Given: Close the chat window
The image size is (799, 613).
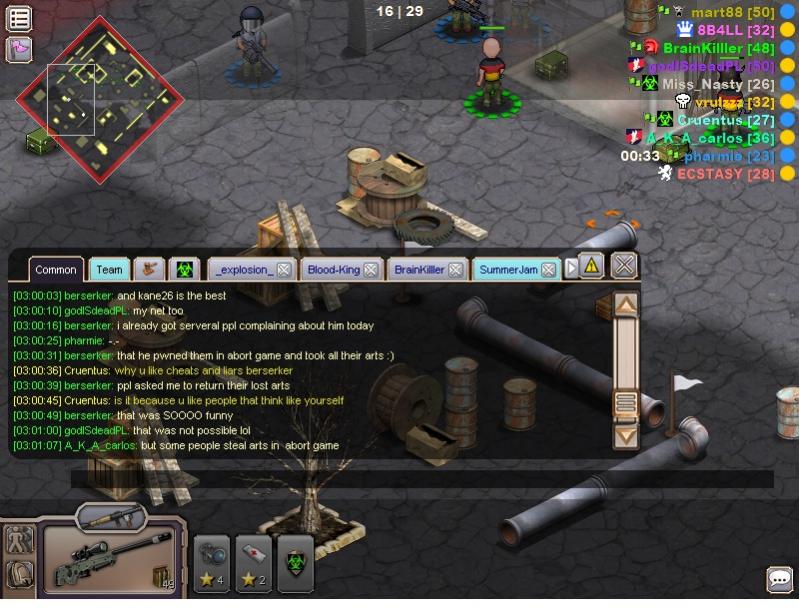Looking at the screenshot, I should click(x=624, y=265).
